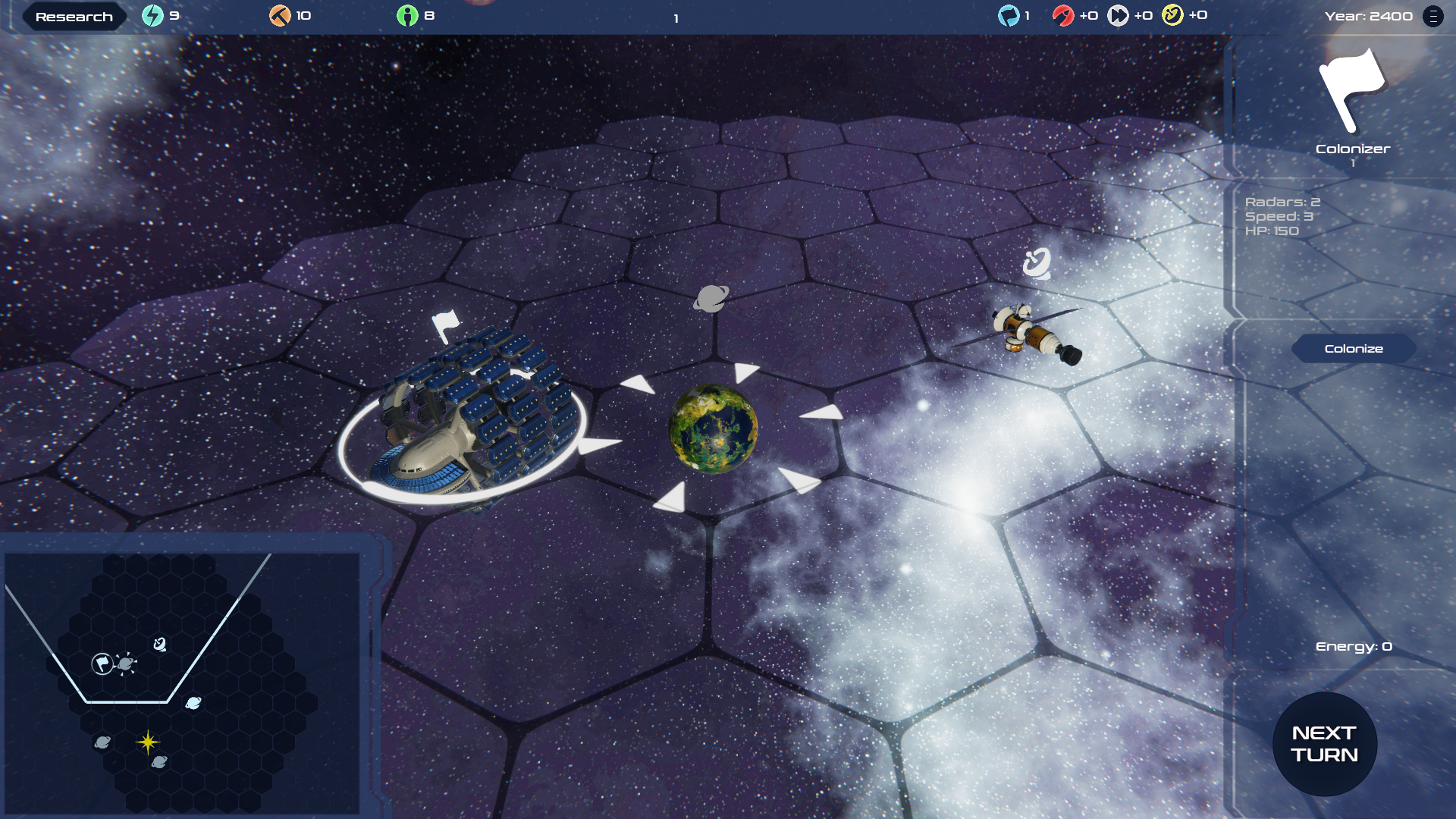This screenshot has height=819, width=1456.
Task: Select the large white Colonizer flag icon
Action: pos(1352,89)
